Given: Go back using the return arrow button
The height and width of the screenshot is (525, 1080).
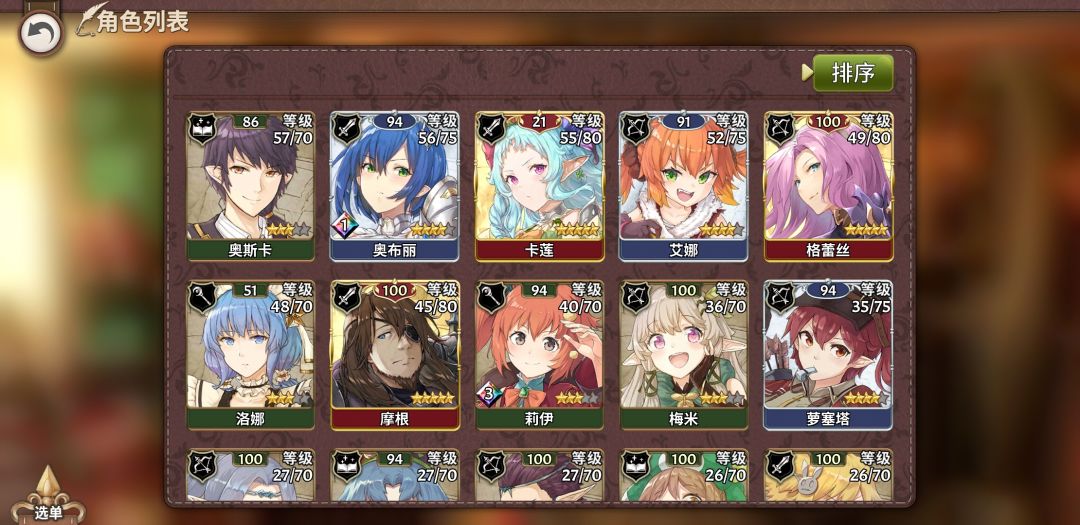Looking at the screenshot, I should pos(41,34).
